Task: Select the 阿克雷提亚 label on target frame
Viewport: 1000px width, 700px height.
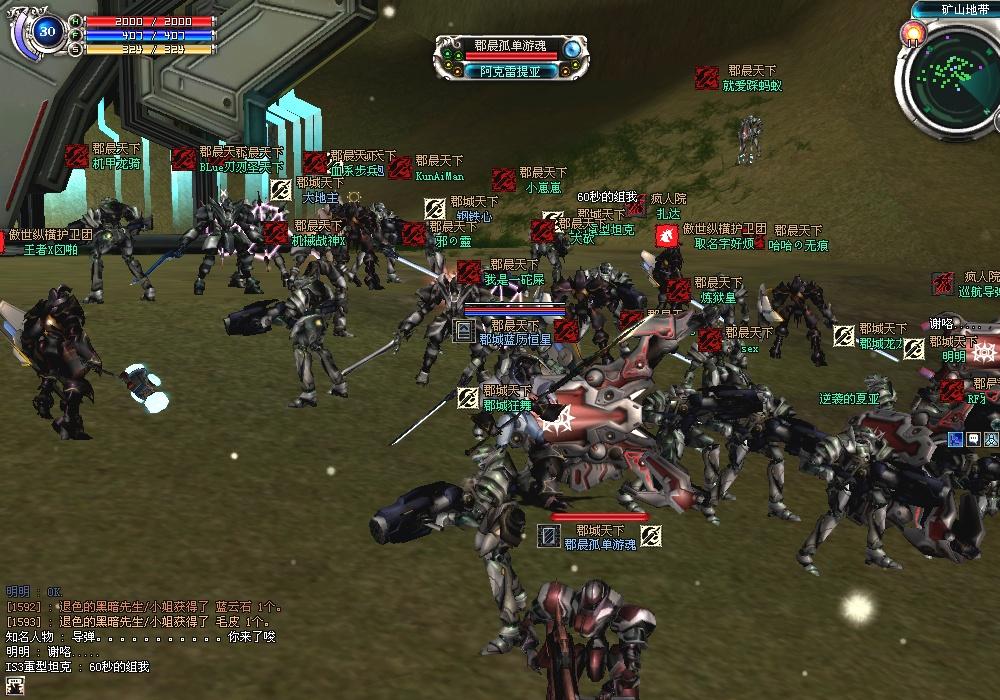Action: pyautogui.click(x=510, y=72)
